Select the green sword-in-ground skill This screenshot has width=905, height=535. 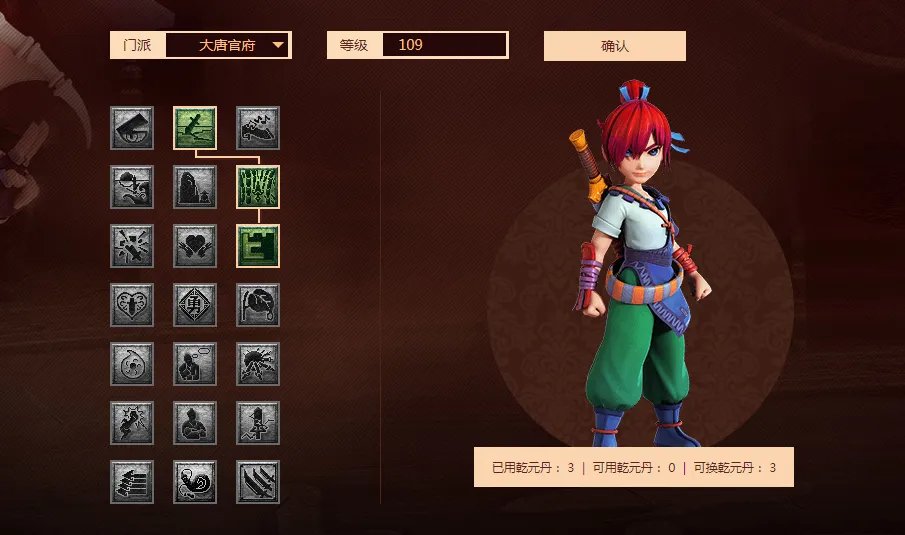coord(195,128)
